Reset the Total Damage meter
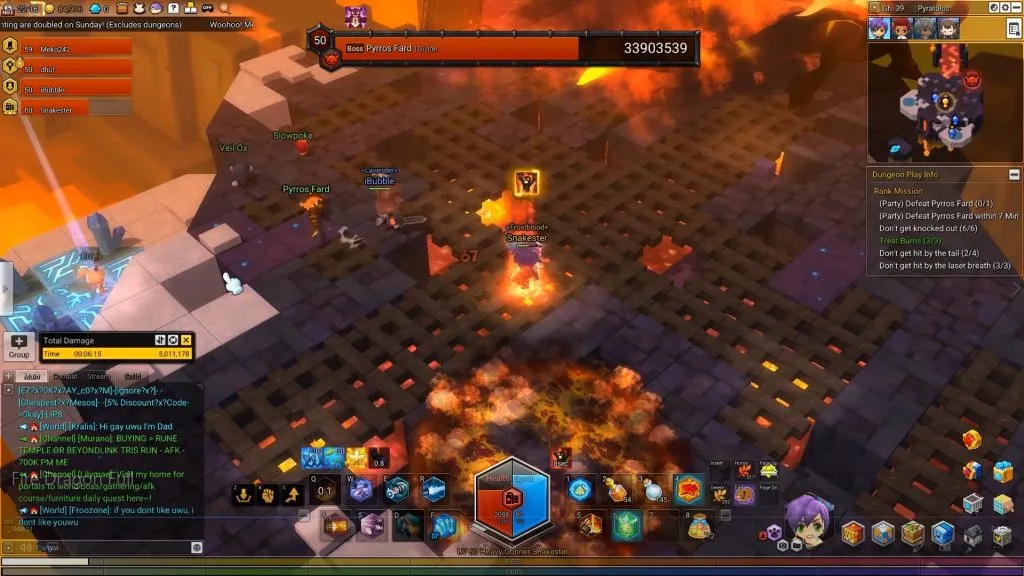 click(x=173, y=340)
